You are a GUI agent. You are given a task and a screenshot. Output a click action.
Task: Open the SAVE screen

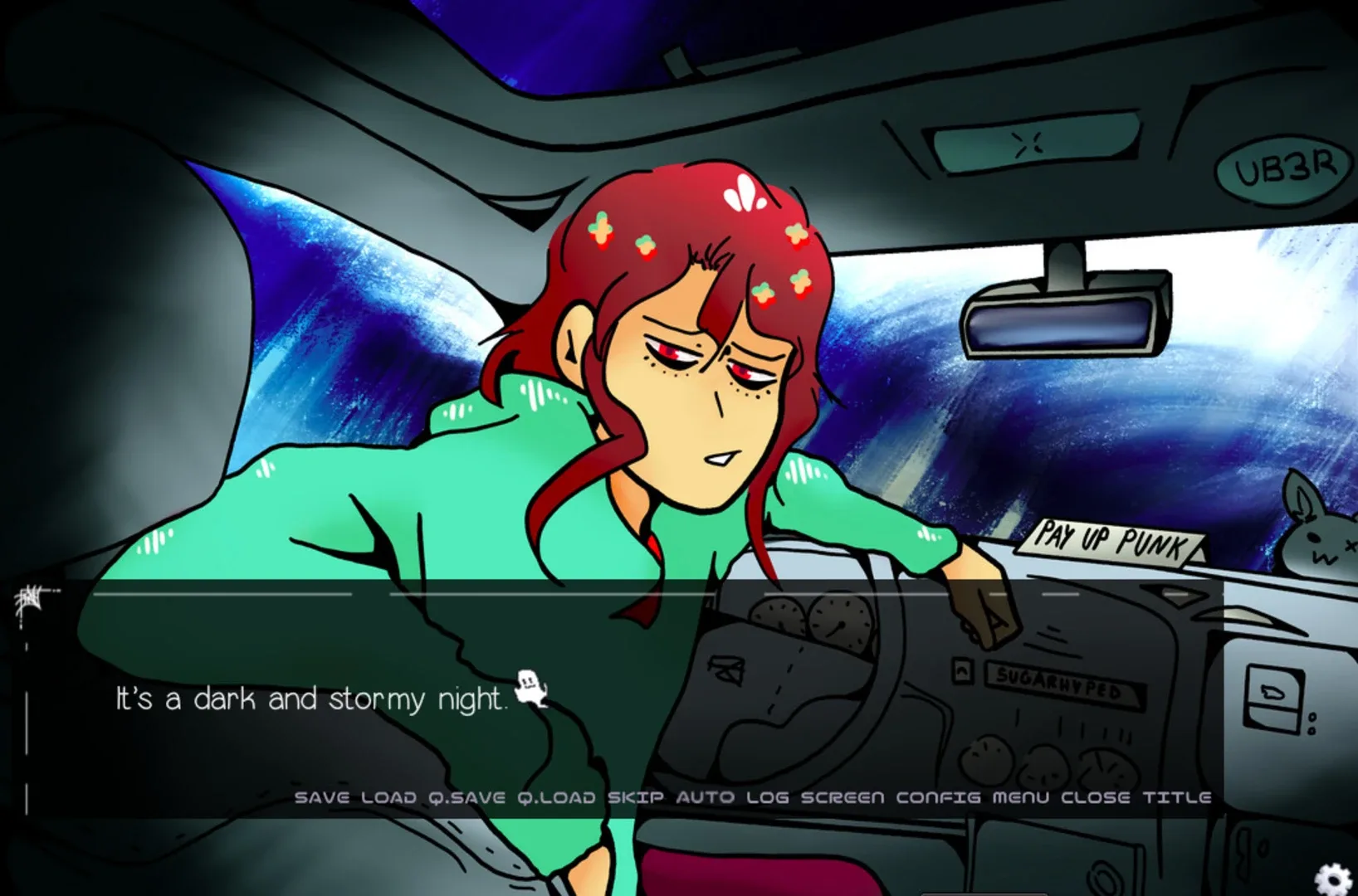321,797
